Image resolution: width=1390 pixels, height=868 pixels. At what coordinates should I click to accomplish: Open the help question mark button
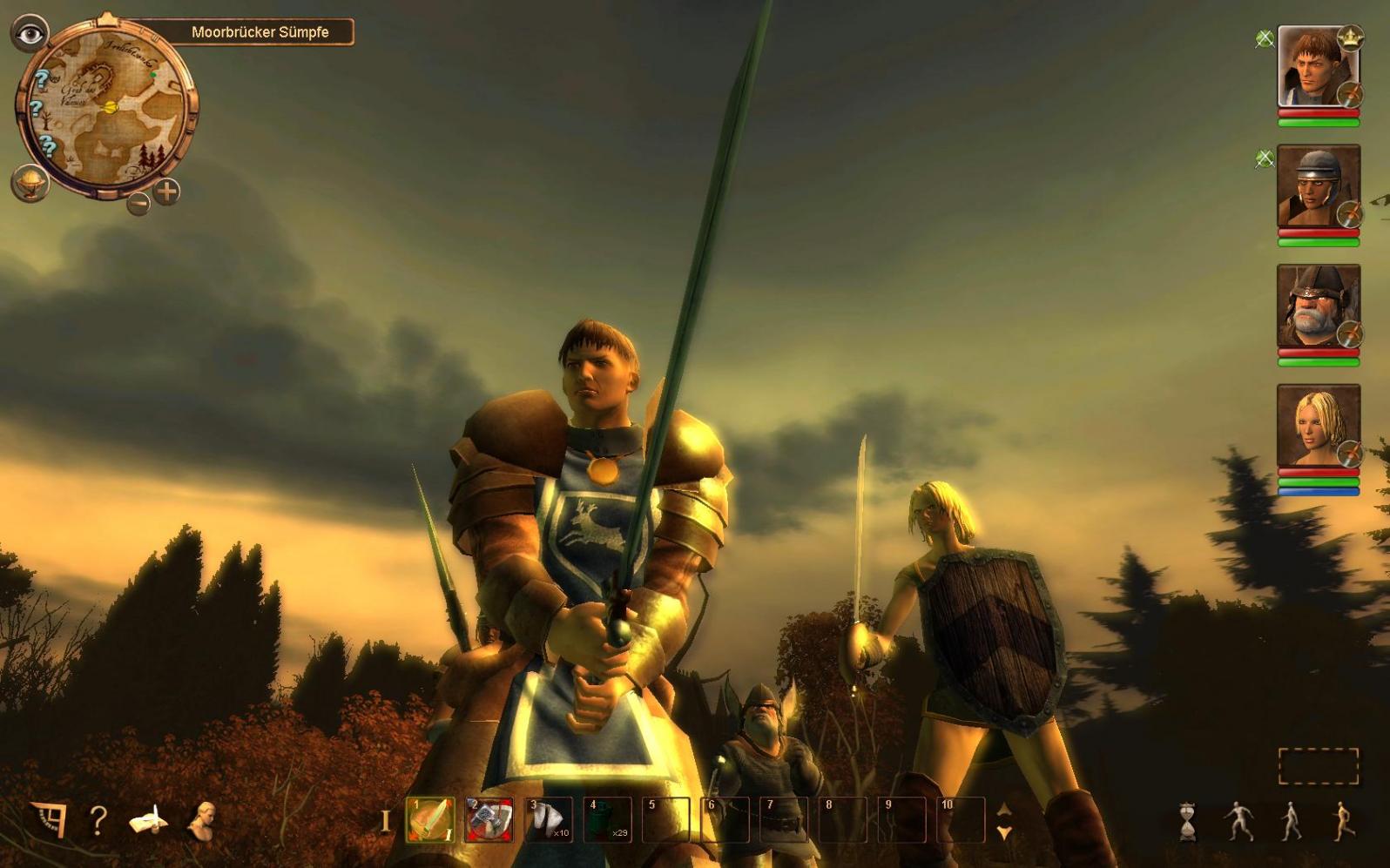98,820
